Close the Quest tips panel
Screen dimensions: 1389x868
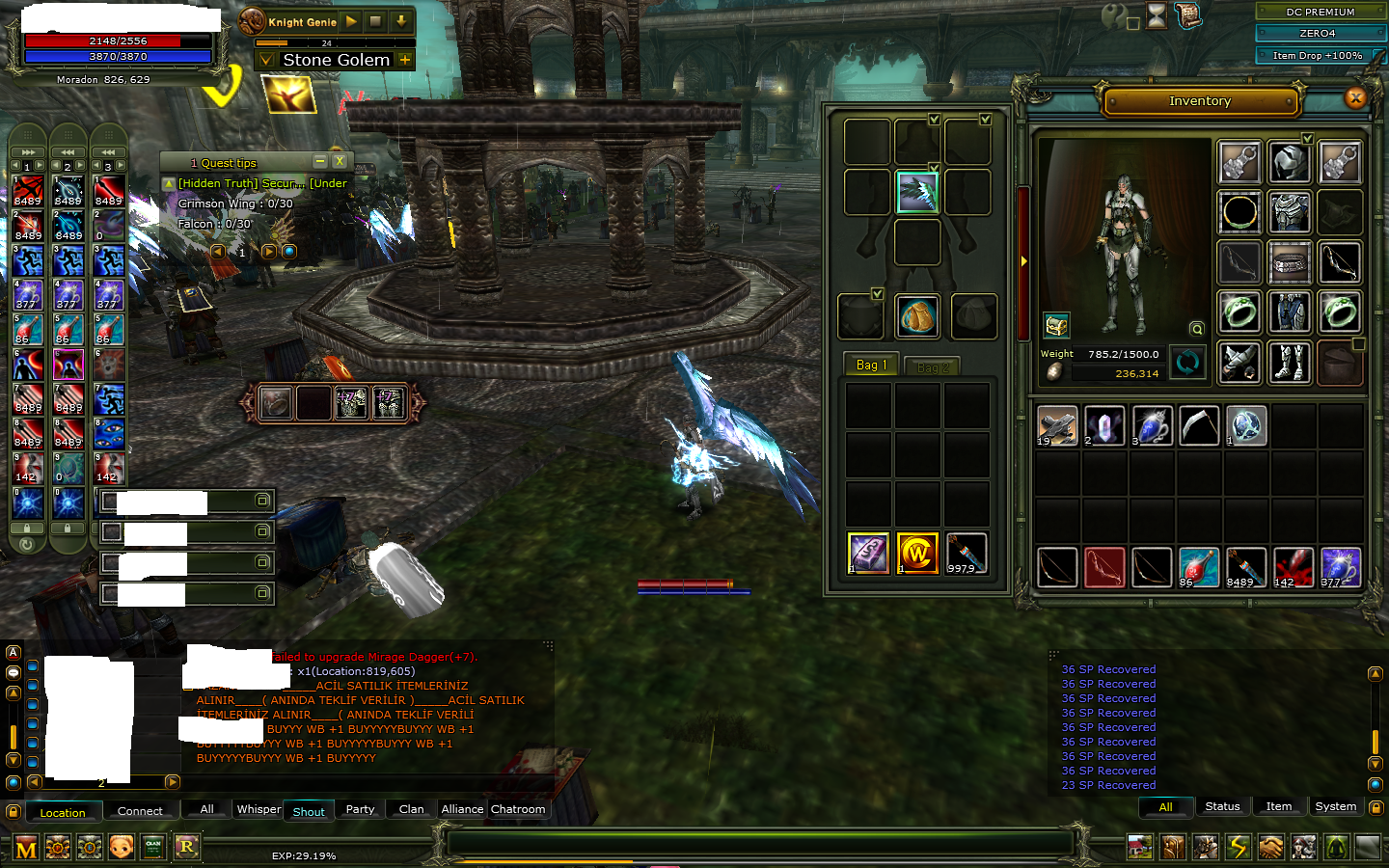pos(340,162)
